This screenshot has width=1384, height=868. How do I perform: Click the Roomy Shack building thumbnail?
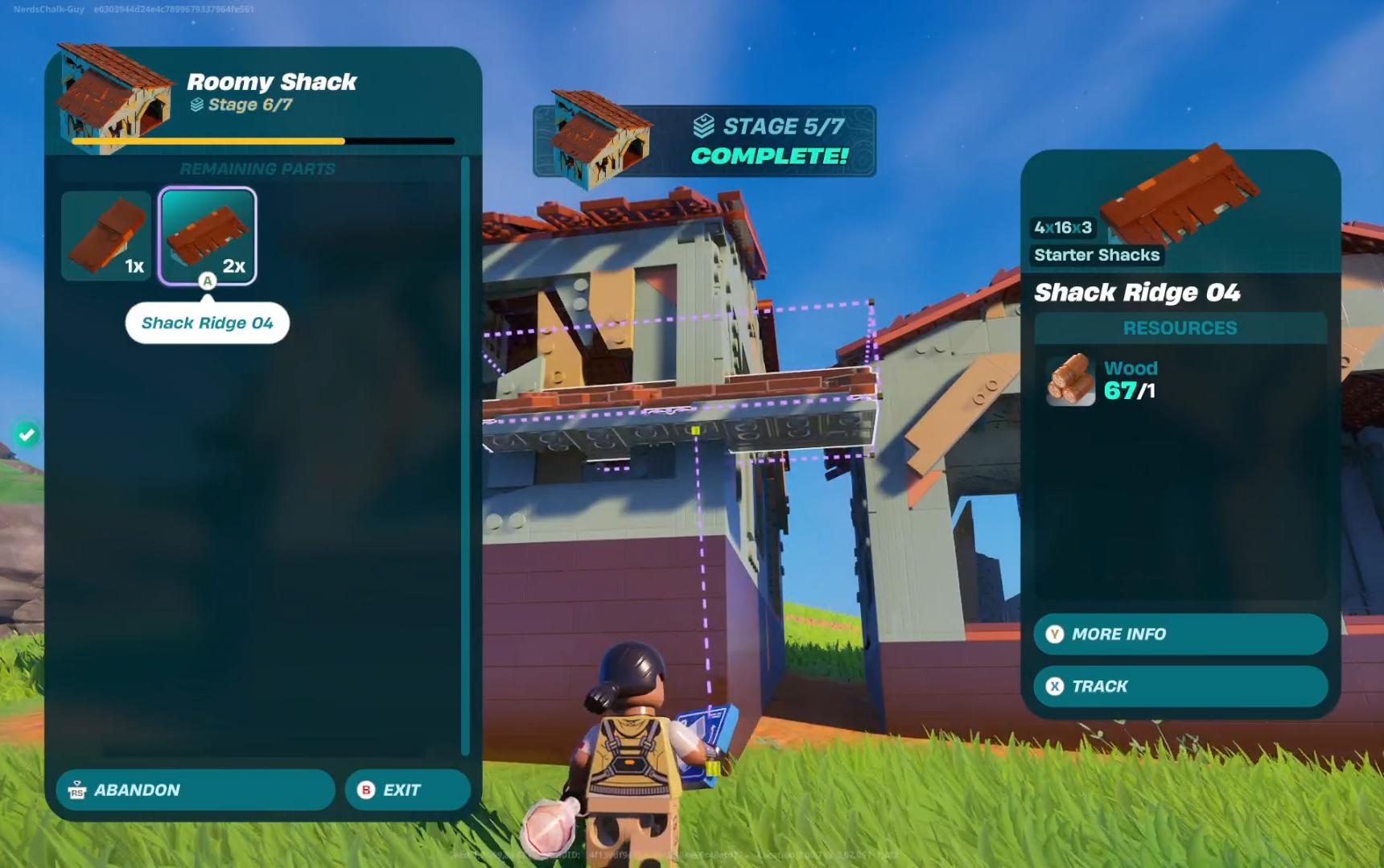click(x=114, y=98)
